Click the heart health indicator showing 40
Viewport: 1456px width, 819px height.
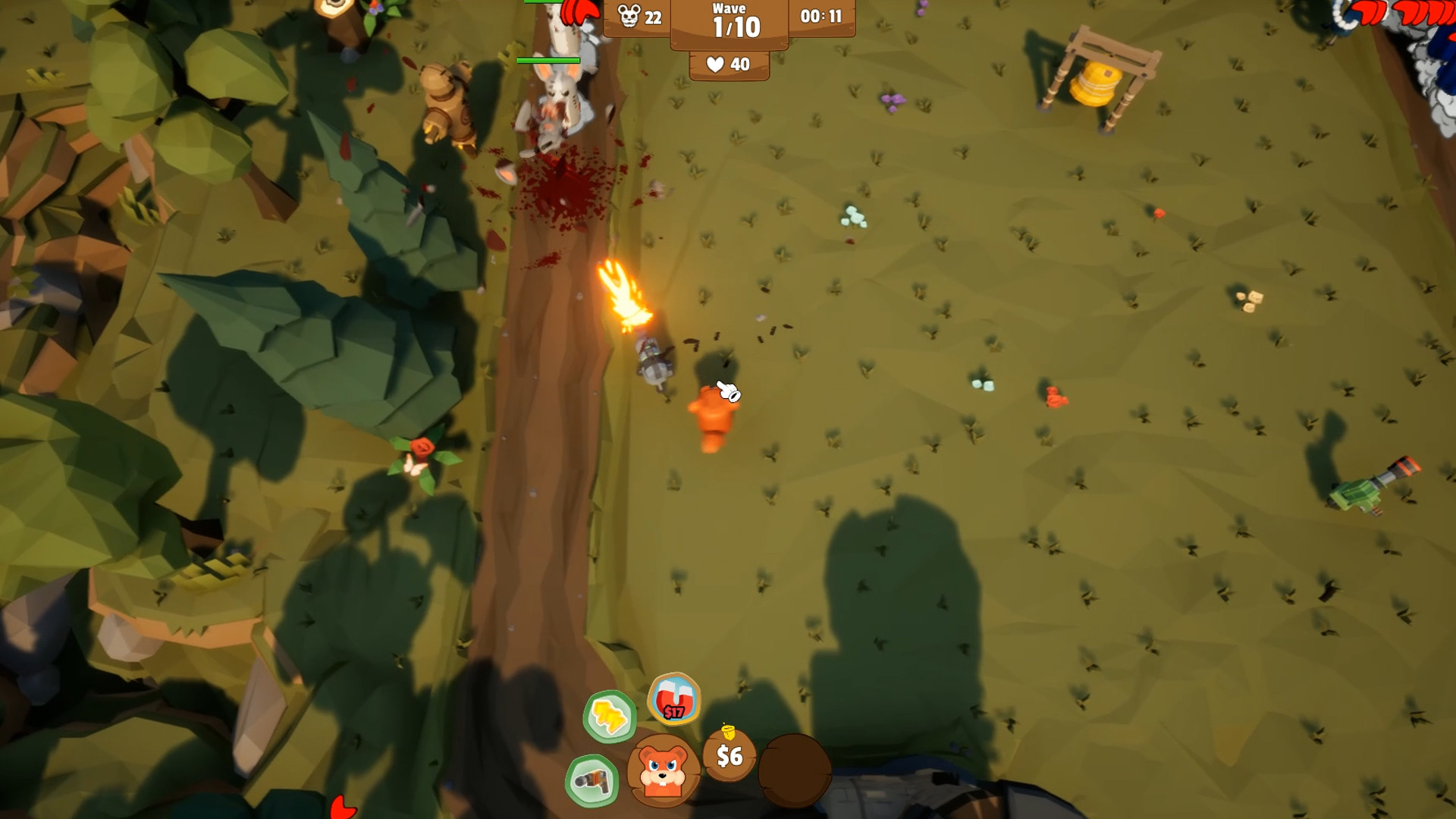726,66
